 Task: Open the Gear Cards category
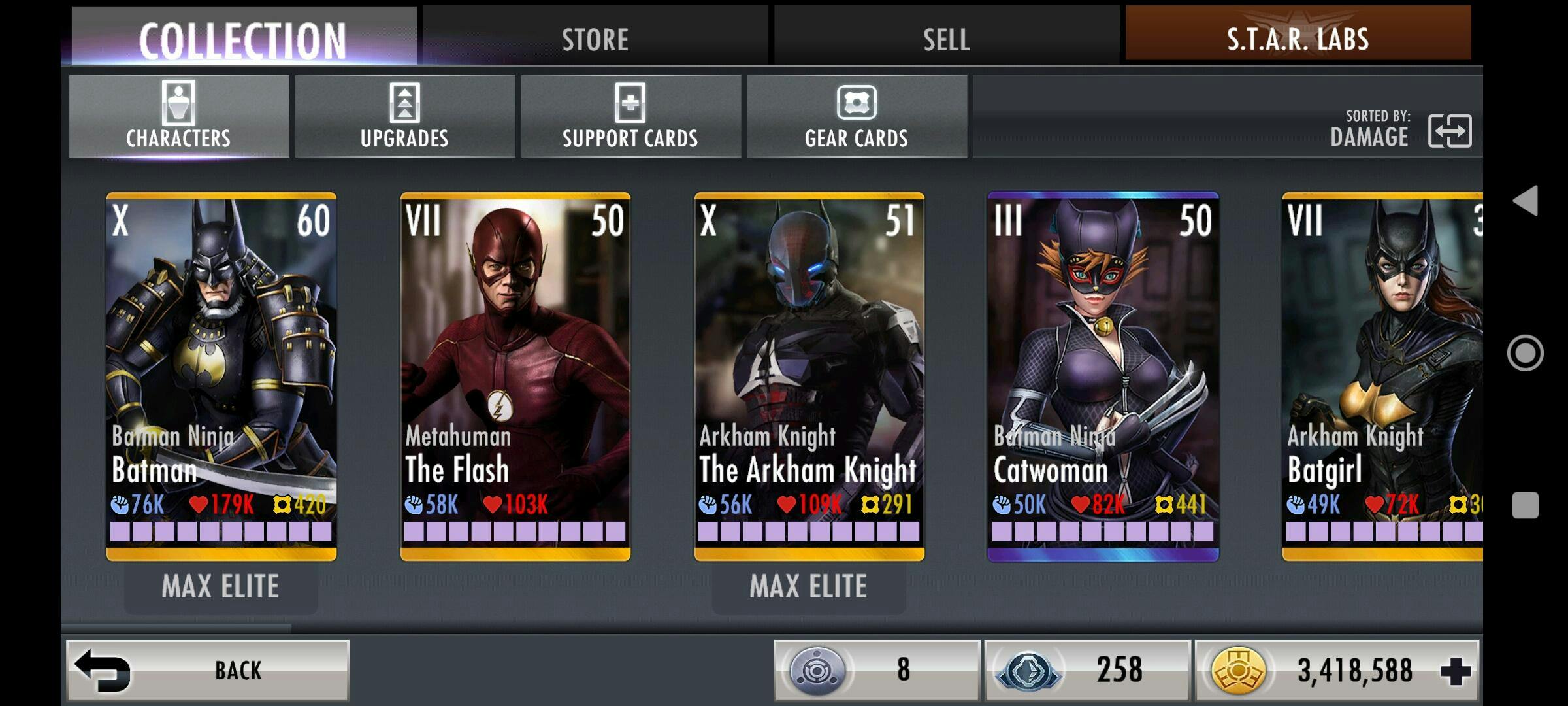(857, 116)
